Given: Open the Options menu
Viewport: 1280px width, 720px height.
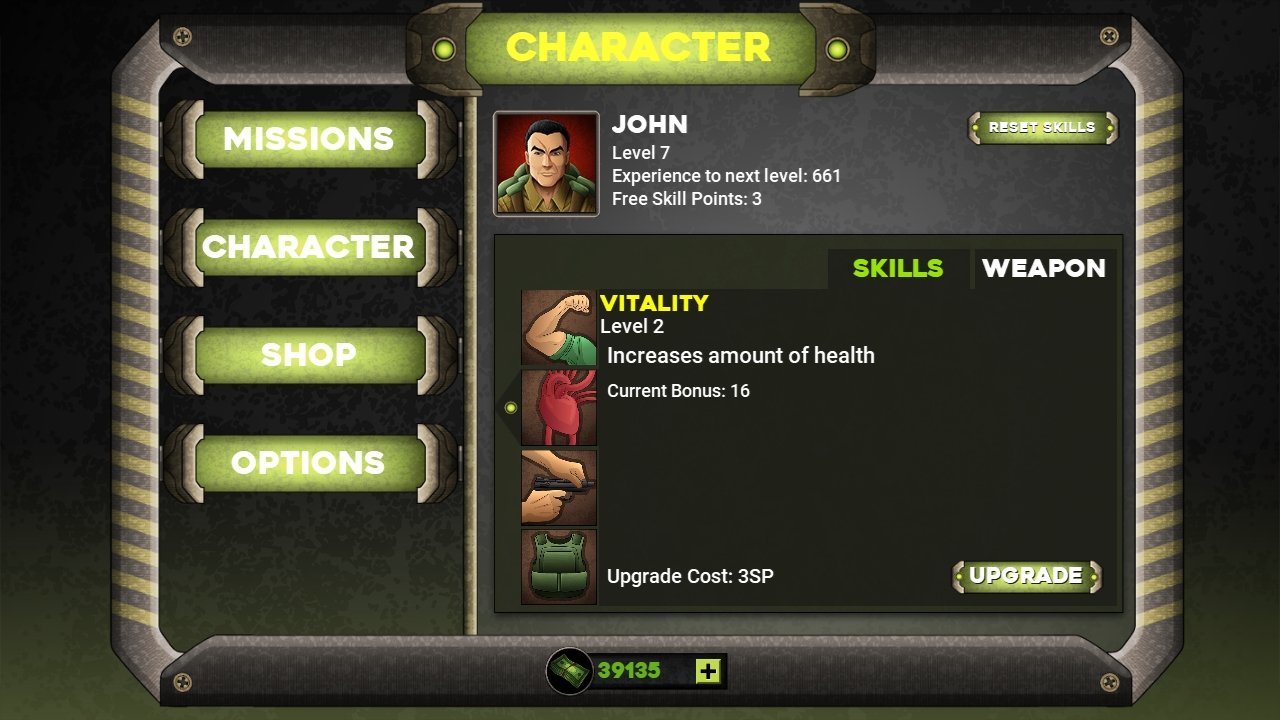Looking at the screenshot, I should coord(309,463).
